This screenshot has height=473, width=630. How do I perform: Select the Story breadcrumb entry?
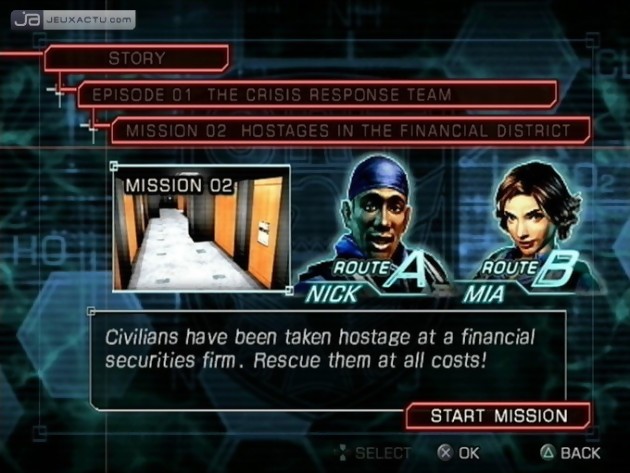coord(137,59)
